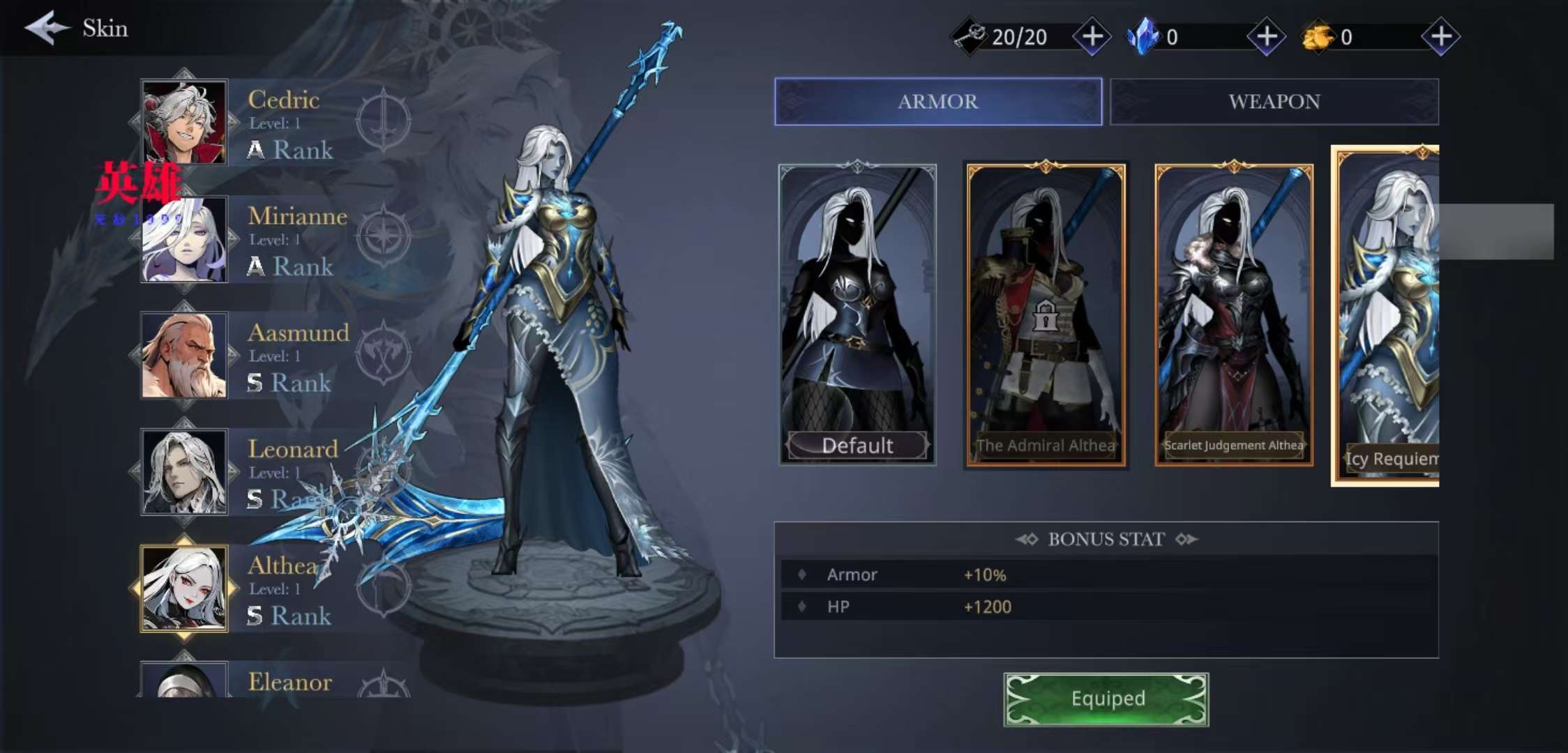Viewport: 1568px width, 753px height.
Task: Select the ARMOR tab
Action: (x=937, y=102)
